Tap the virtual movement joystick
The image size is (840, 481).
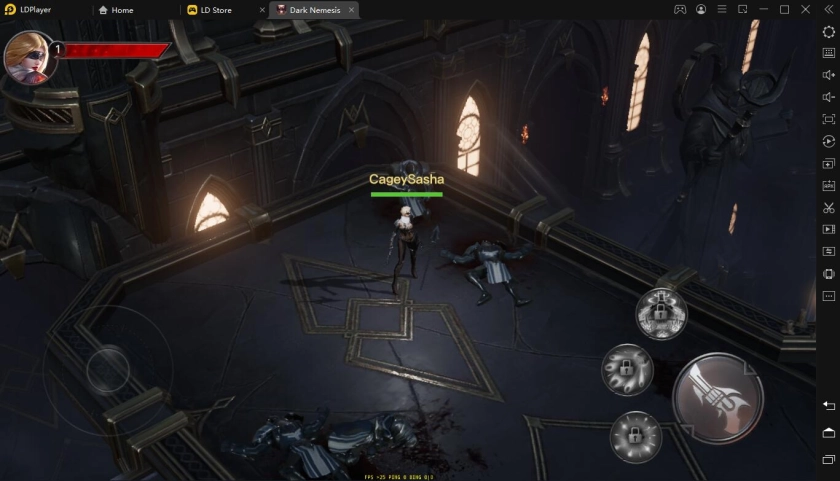coord(107,371)
